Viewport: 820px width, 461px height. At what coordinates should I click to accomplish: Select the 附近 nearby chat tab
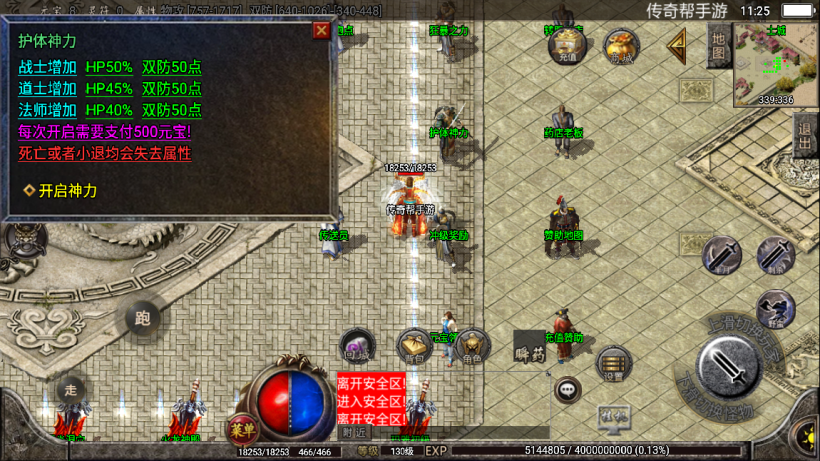pos(354,432)
